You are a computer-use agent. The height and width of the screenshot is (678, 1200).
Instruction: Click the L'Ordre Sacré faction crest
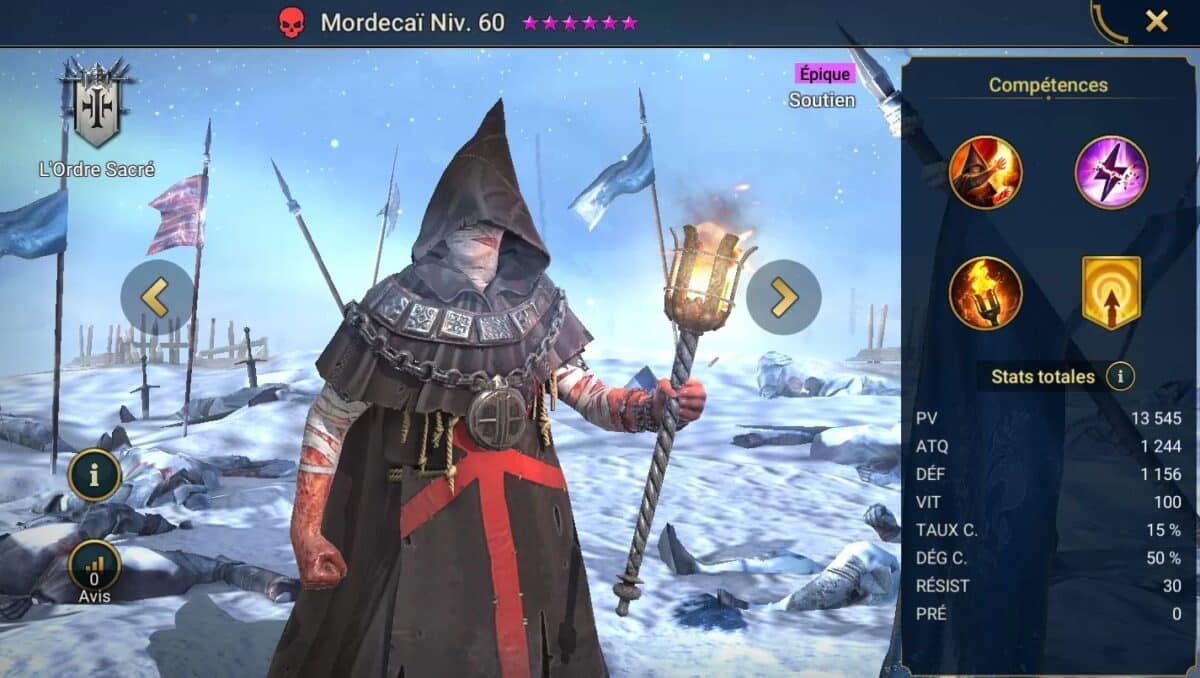(x=96, y=103)
